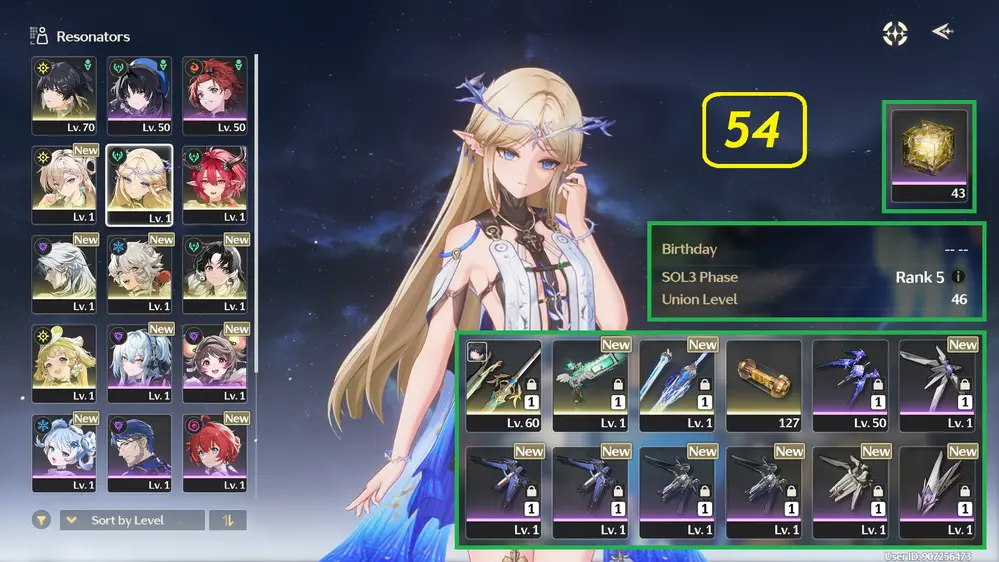Choose the blonde resonator with yellow flower hairpiece
The height and width of the screenshot is (562, 999).
[x=64, y=362]
